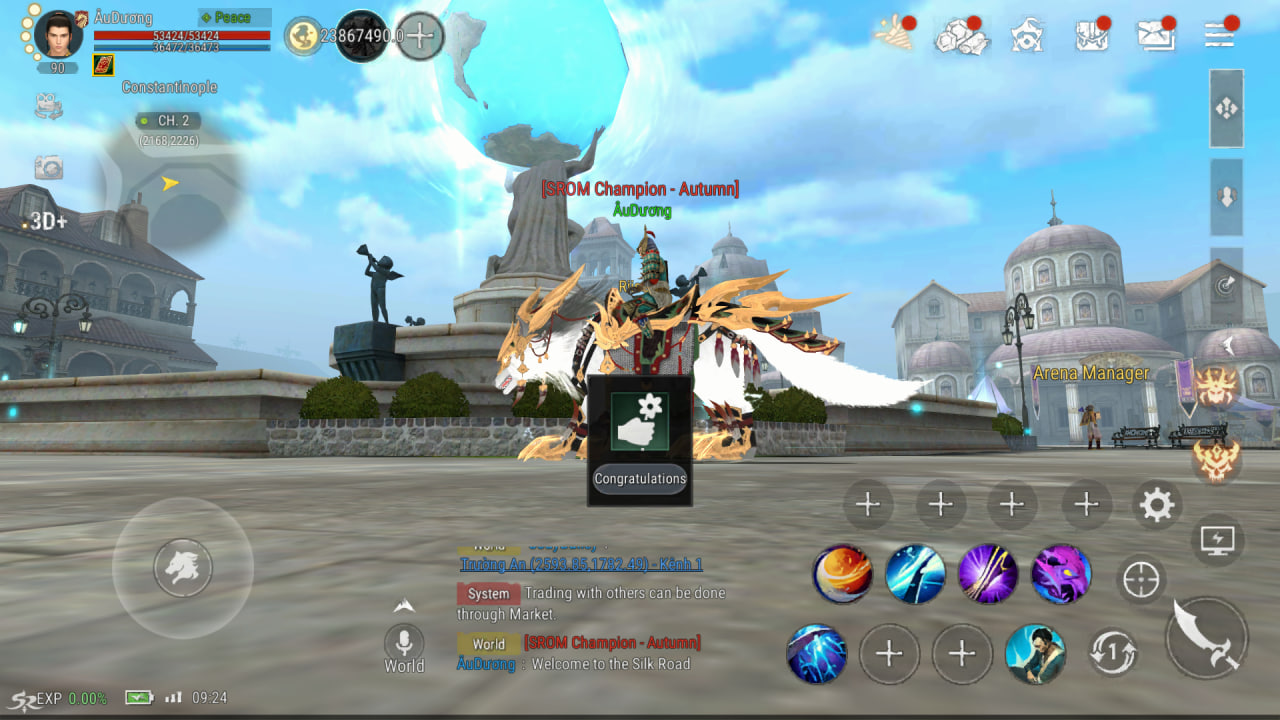
Task: Toggle the 3D+ camera view mode
Action: point(48,221)
